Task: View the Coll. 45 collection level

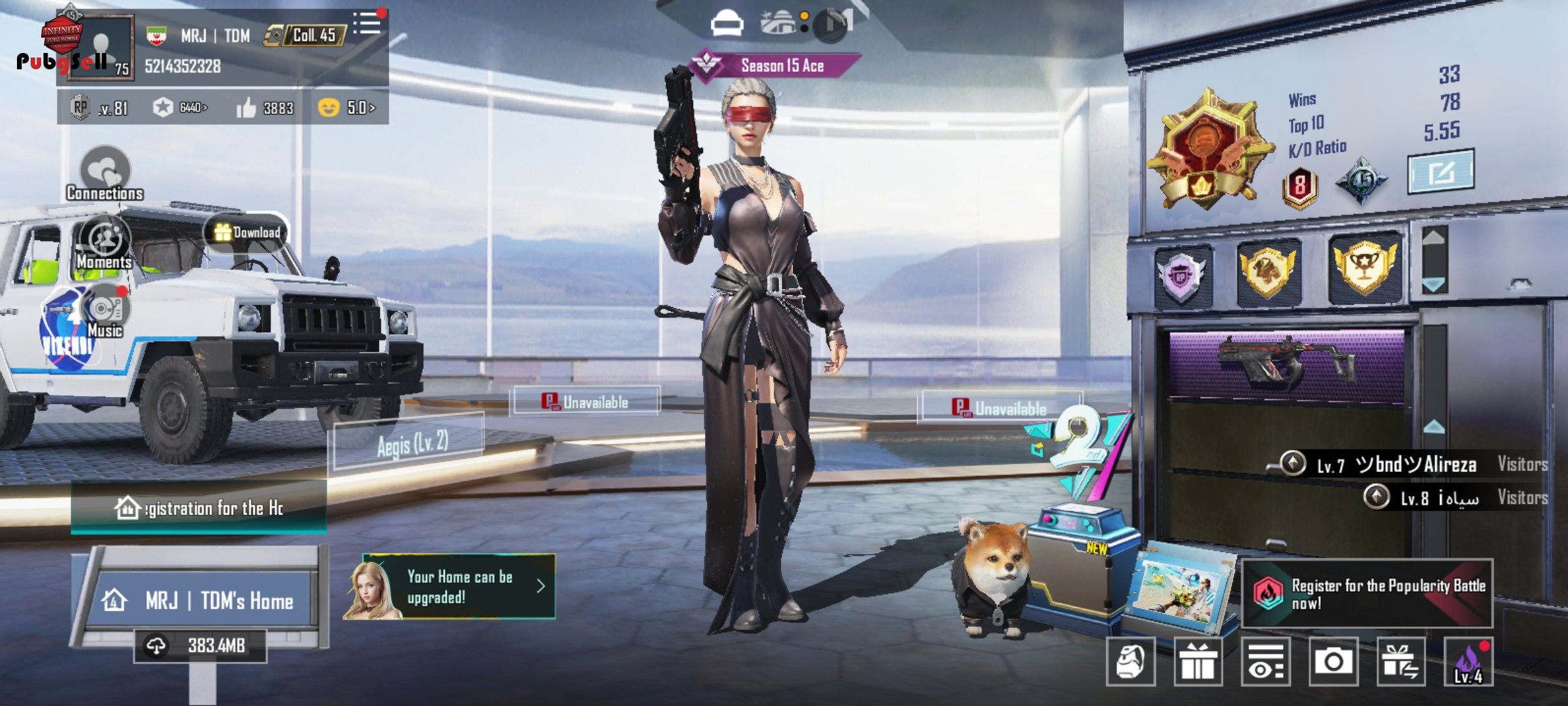Action: [x=304, y=35]
